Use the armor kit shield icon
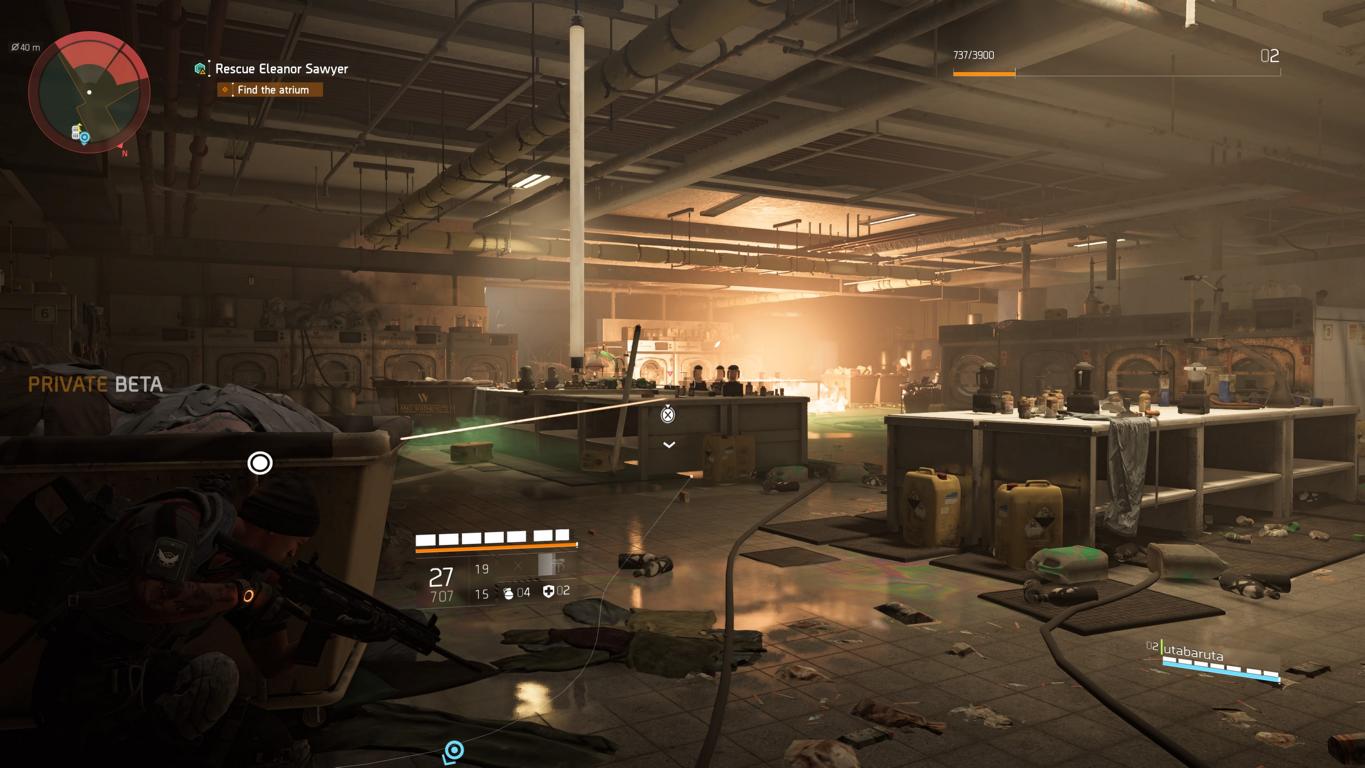Screen dimensions: 1365x768 point(548,592)
